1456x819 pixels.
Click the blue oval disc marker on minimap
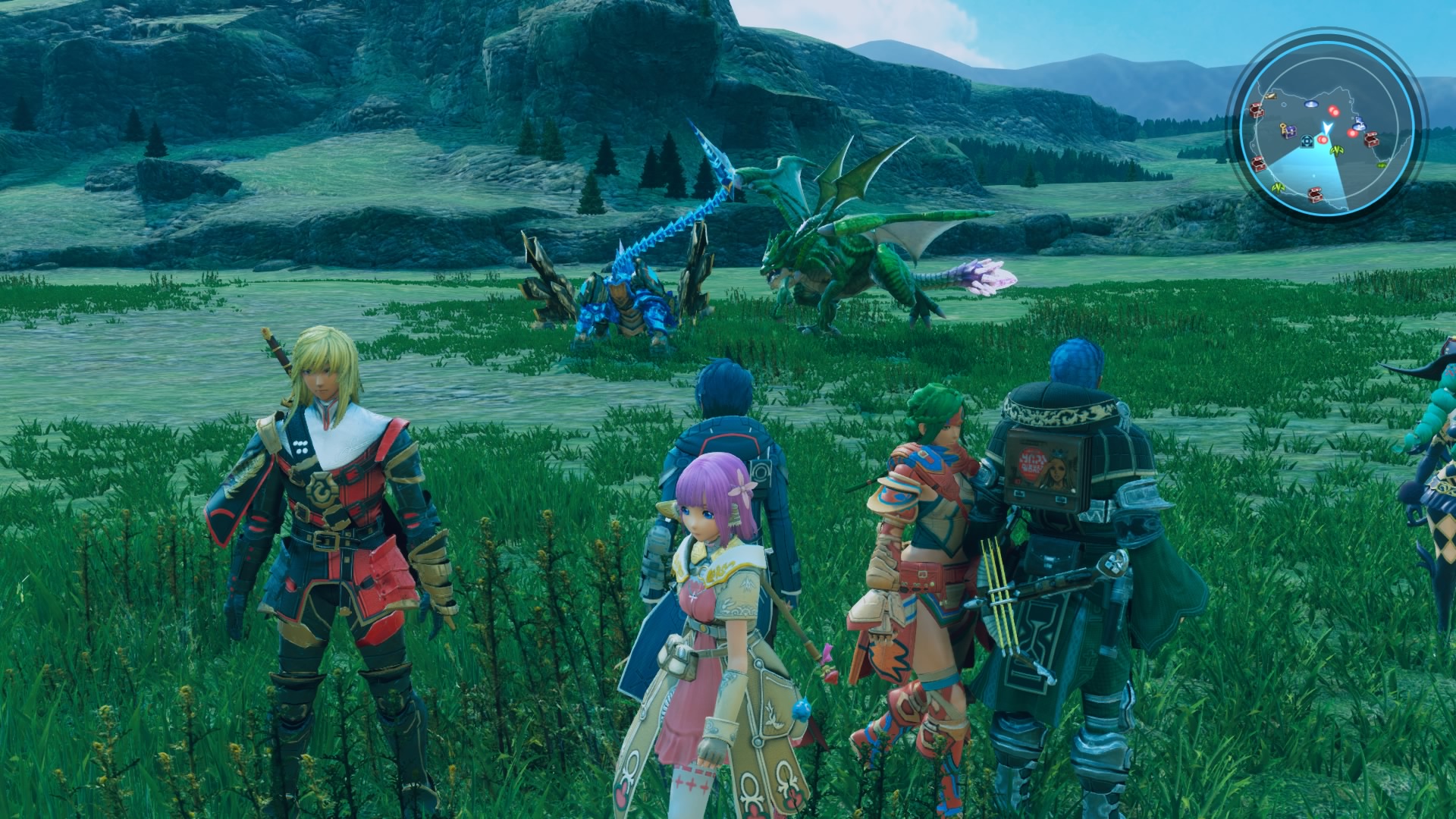1311,104
